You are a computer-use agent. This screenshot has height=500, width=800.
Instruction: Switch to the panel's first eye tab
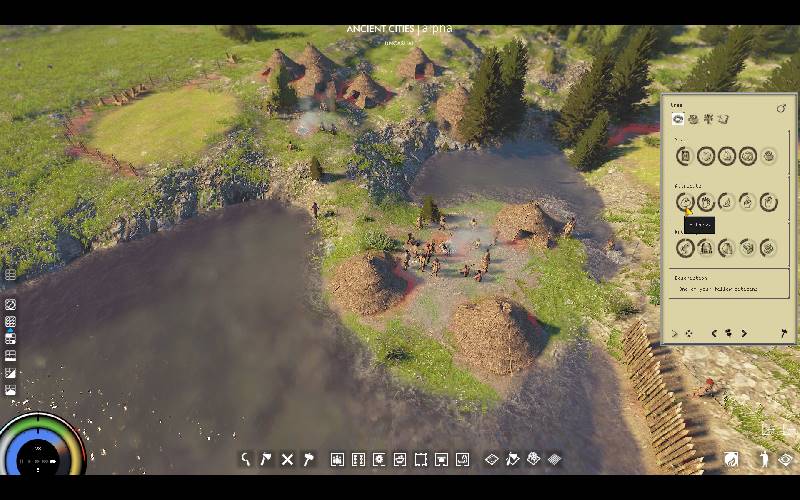(677, 120)
